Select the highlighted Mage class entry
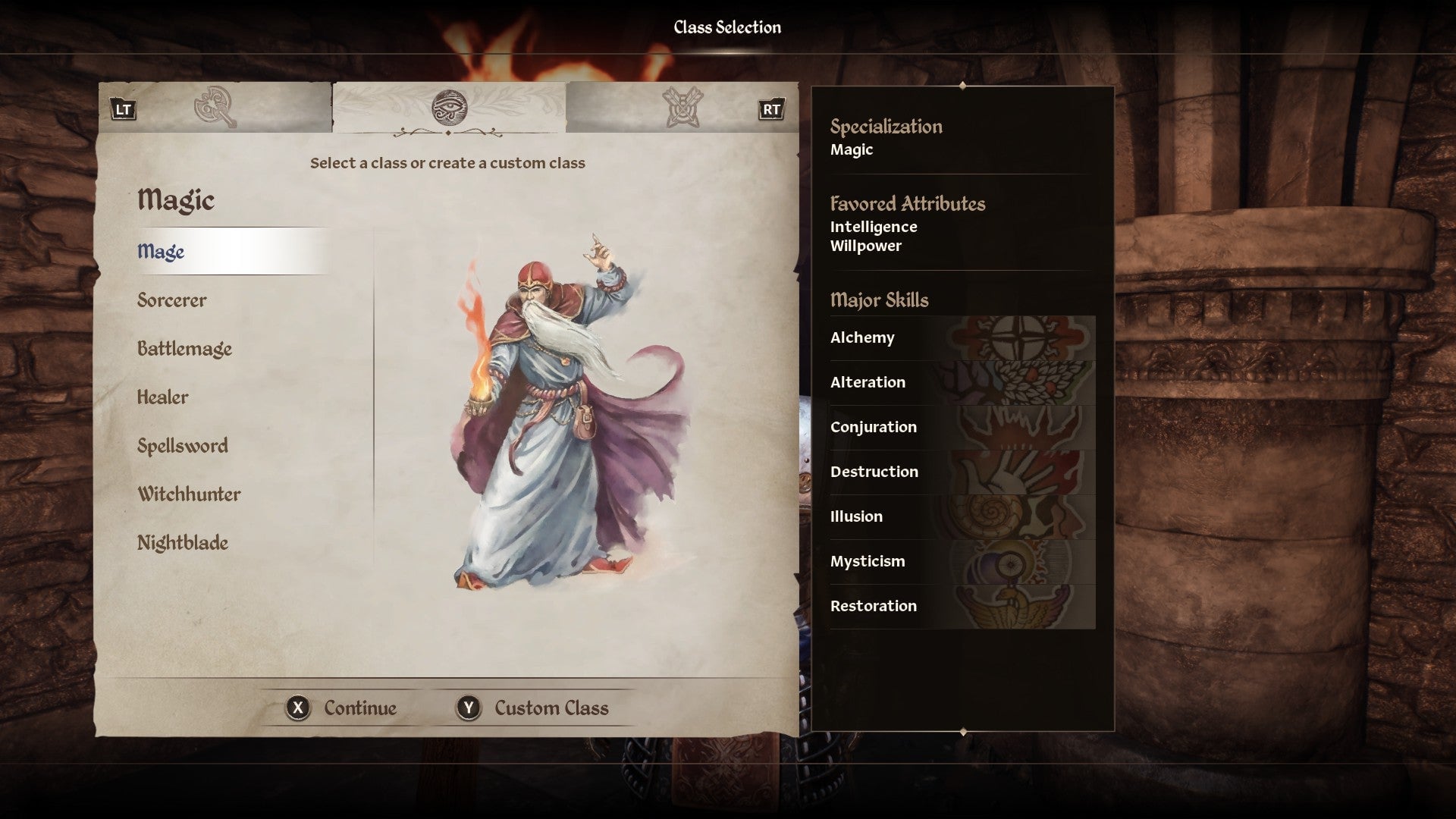The image size is (1456, 819). click(x=161, y=251)
